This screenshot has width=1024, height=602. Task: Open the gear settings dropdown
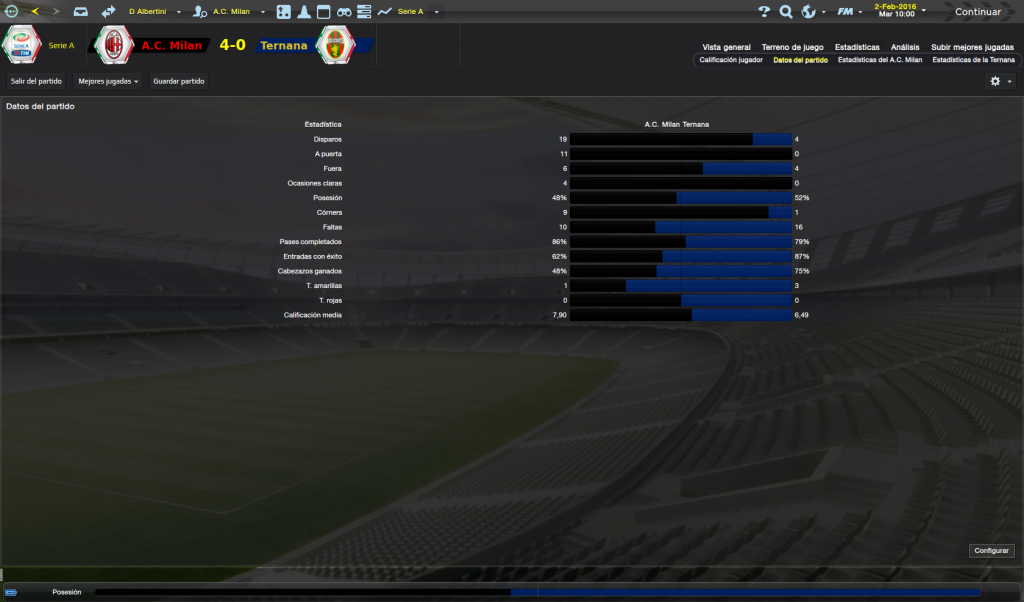[x=999, y=81]
